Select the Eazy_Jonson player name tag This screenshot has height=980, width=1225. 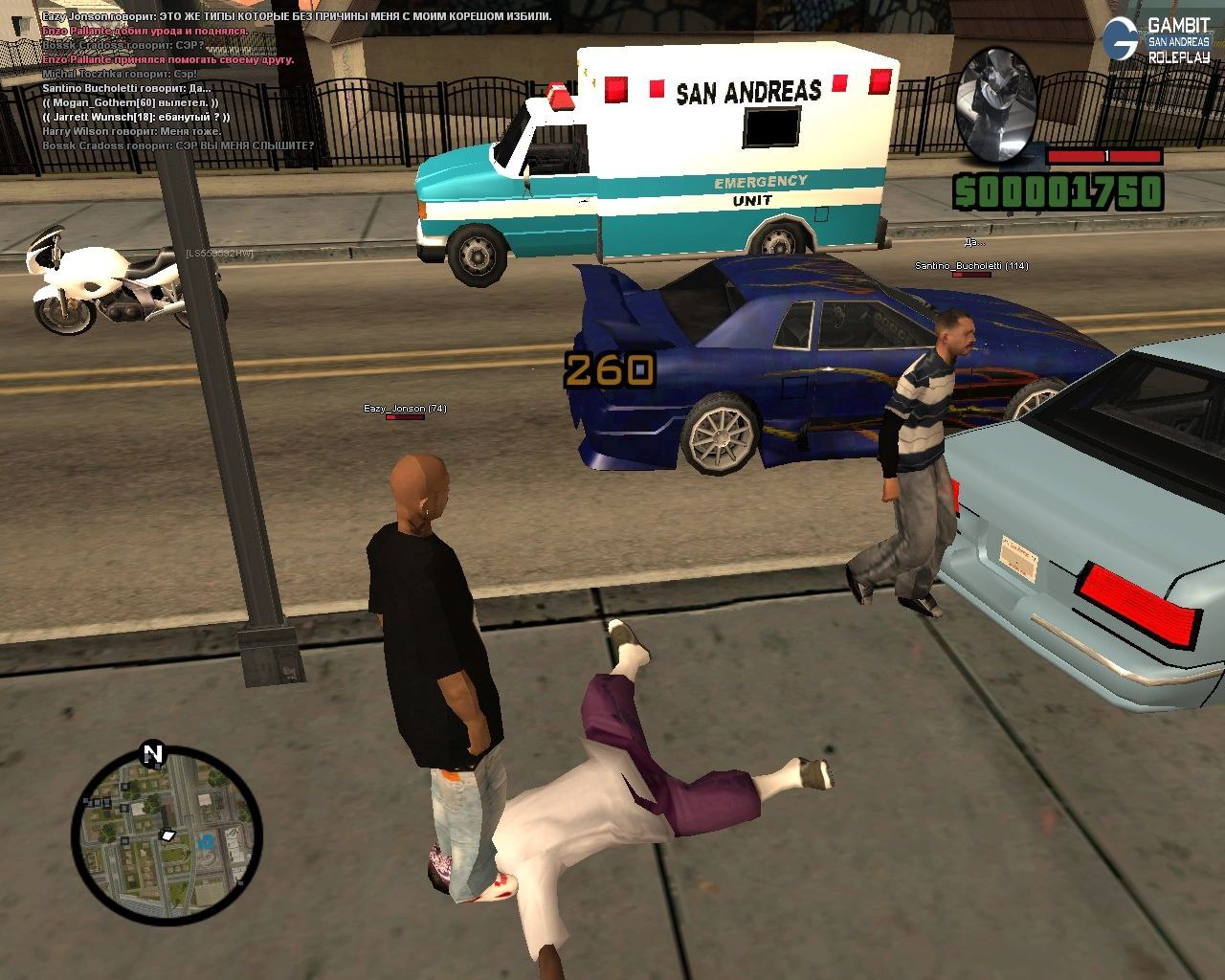(405, 409)
